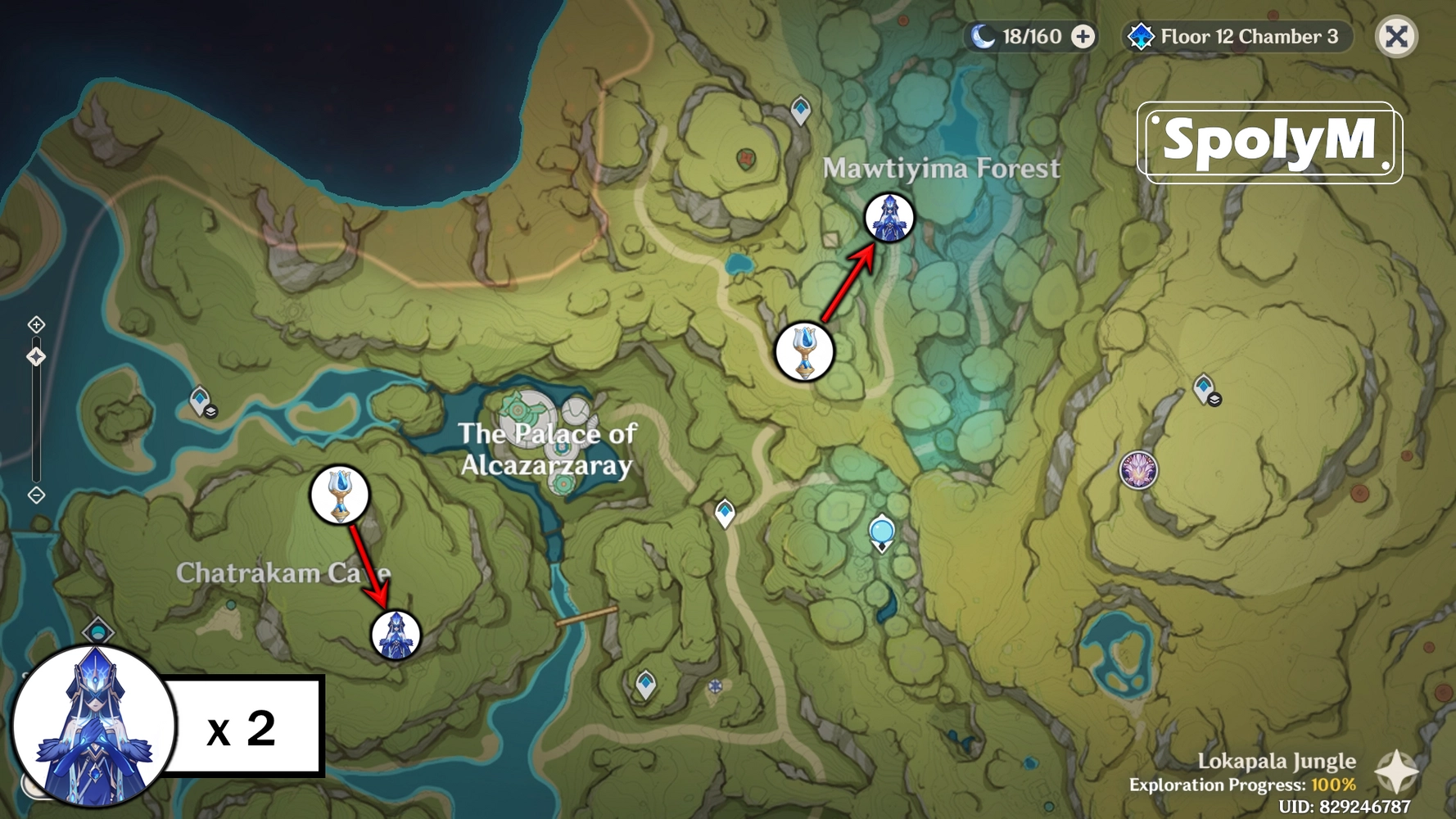Image resolution: width=1456 pixels, height=819 pixels.
Task: Click the teardrop waypoint below the Palace of Alcazarzaray
Action: (x=725, y=511)
